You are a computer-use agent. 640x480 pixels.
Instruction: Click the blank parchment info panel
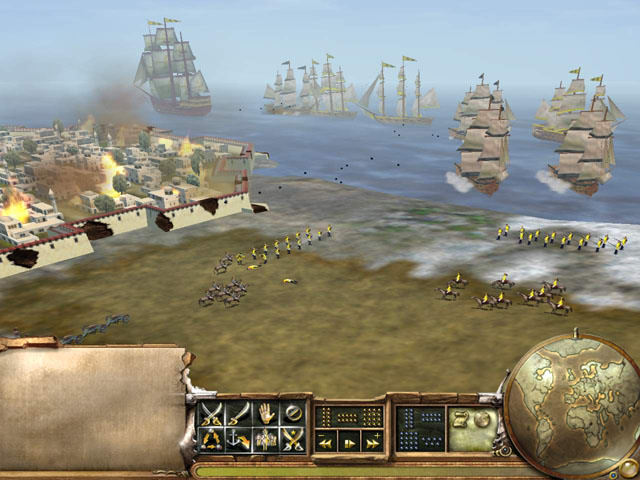[90, 407]
